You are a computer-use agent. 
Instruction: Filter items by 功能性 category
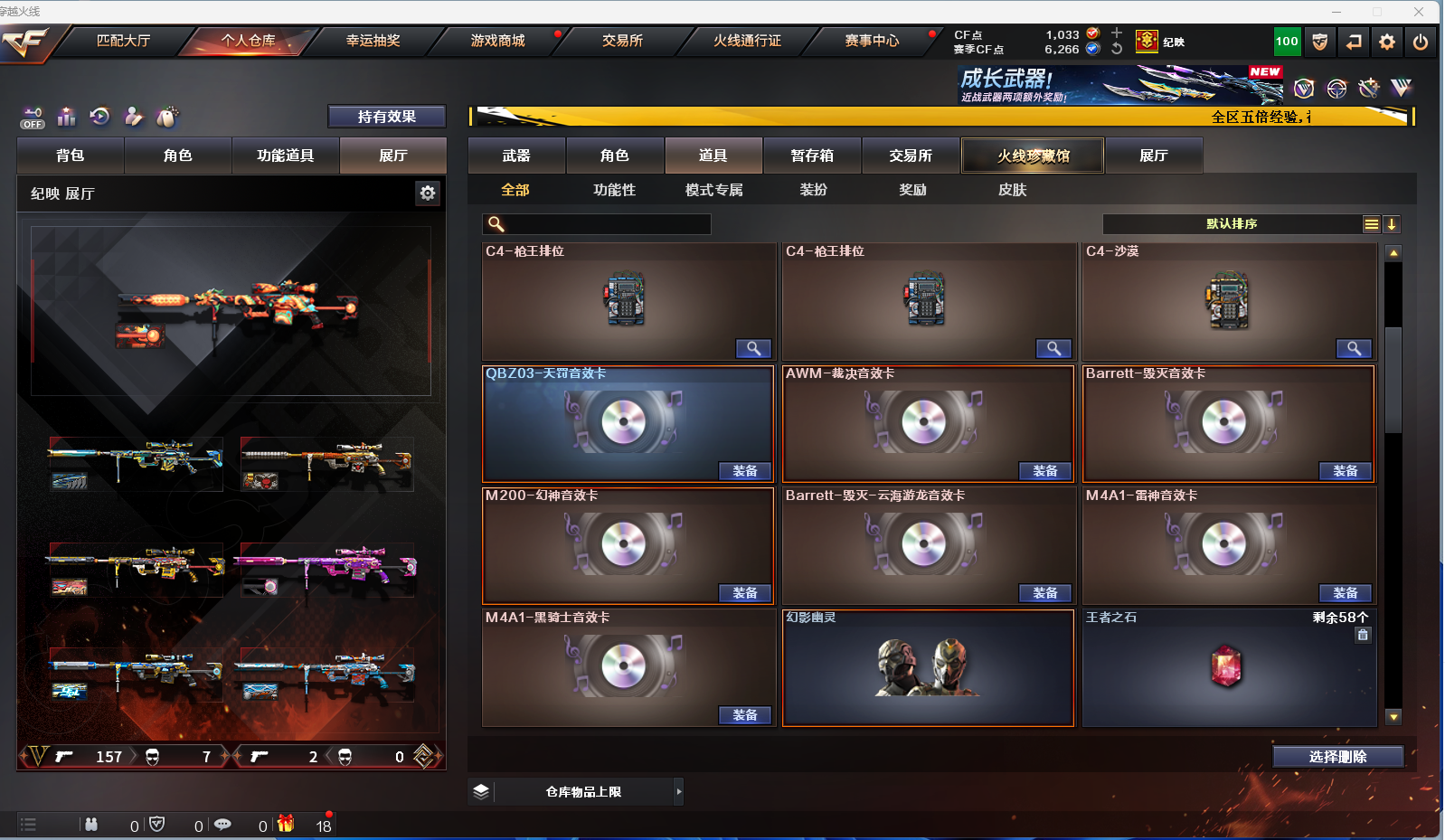[615, 190]
